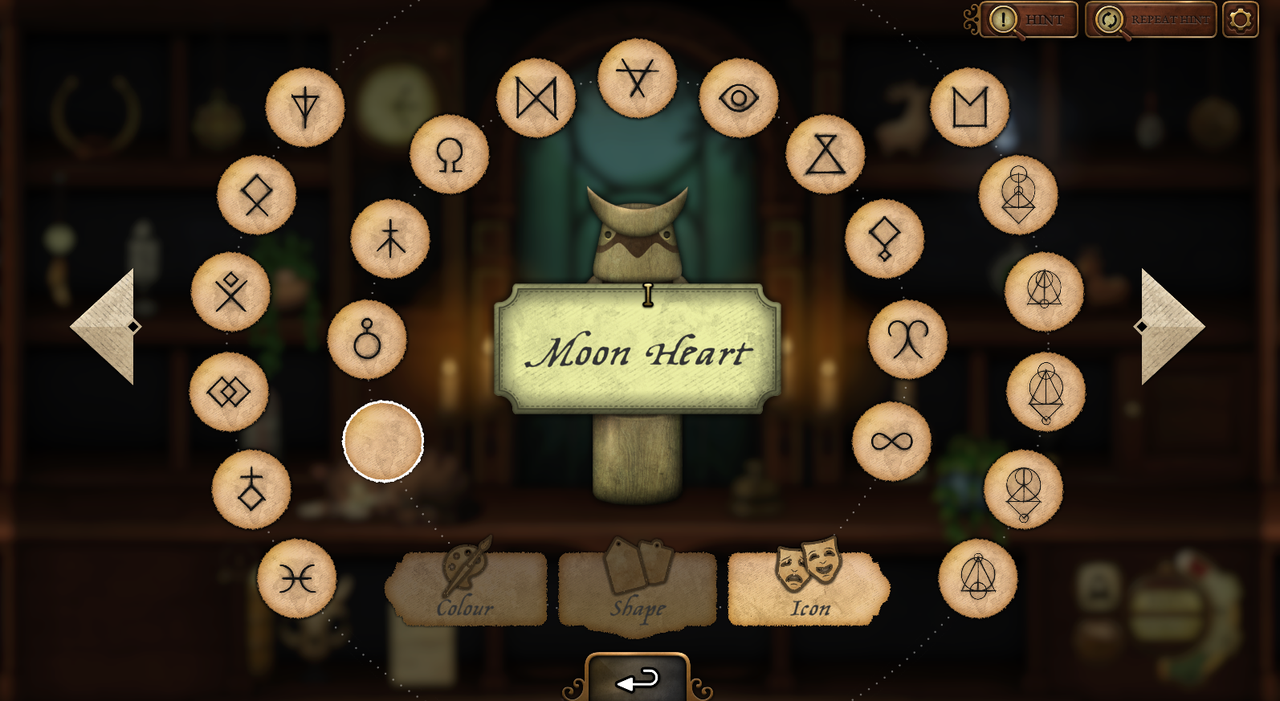
Task: Click the Repeat Hint button
Action: click(x=1151, y=19)
